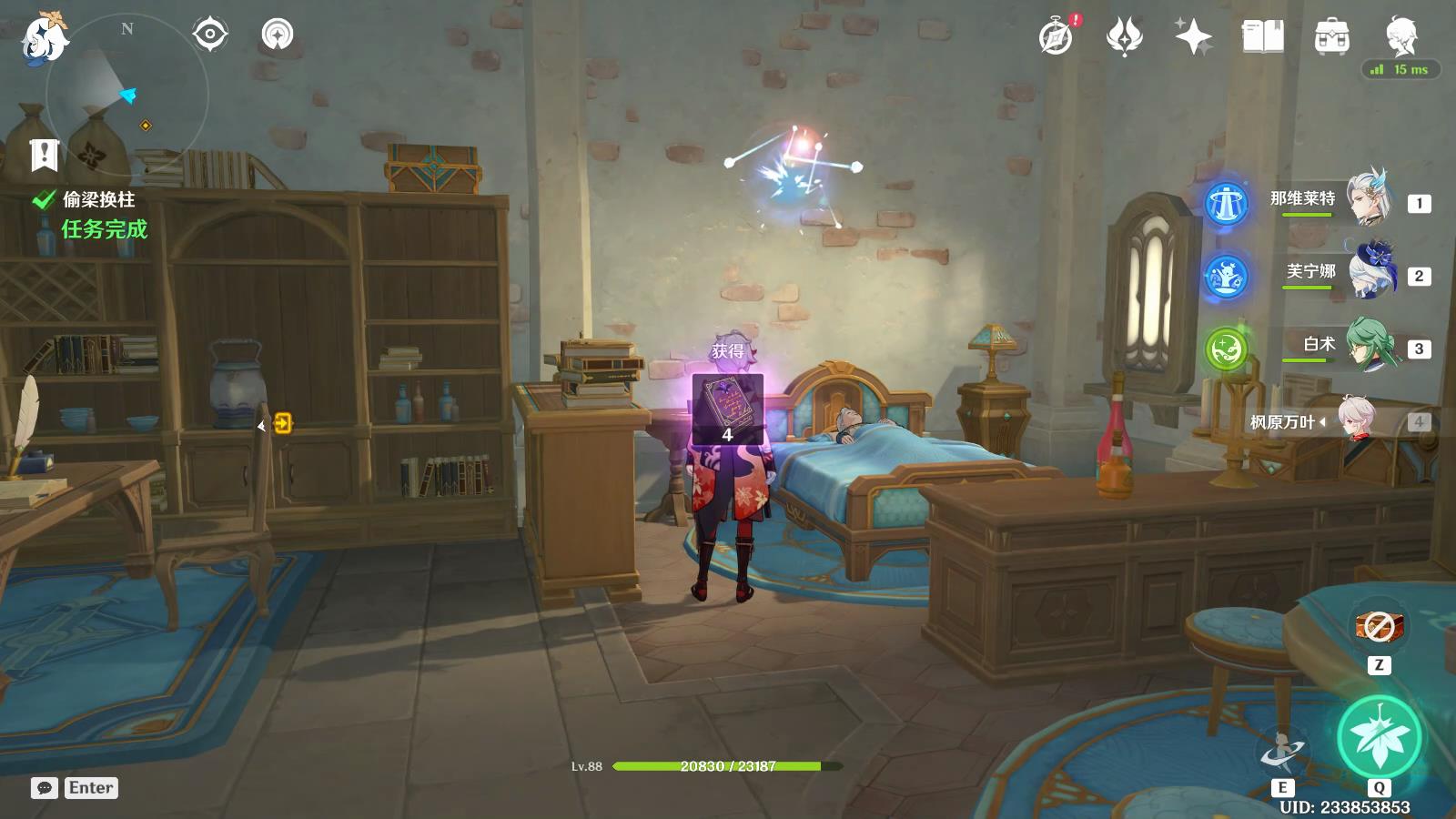The image size is (1456, 819).
Task: Open the circular minimap
Action: 126,94
